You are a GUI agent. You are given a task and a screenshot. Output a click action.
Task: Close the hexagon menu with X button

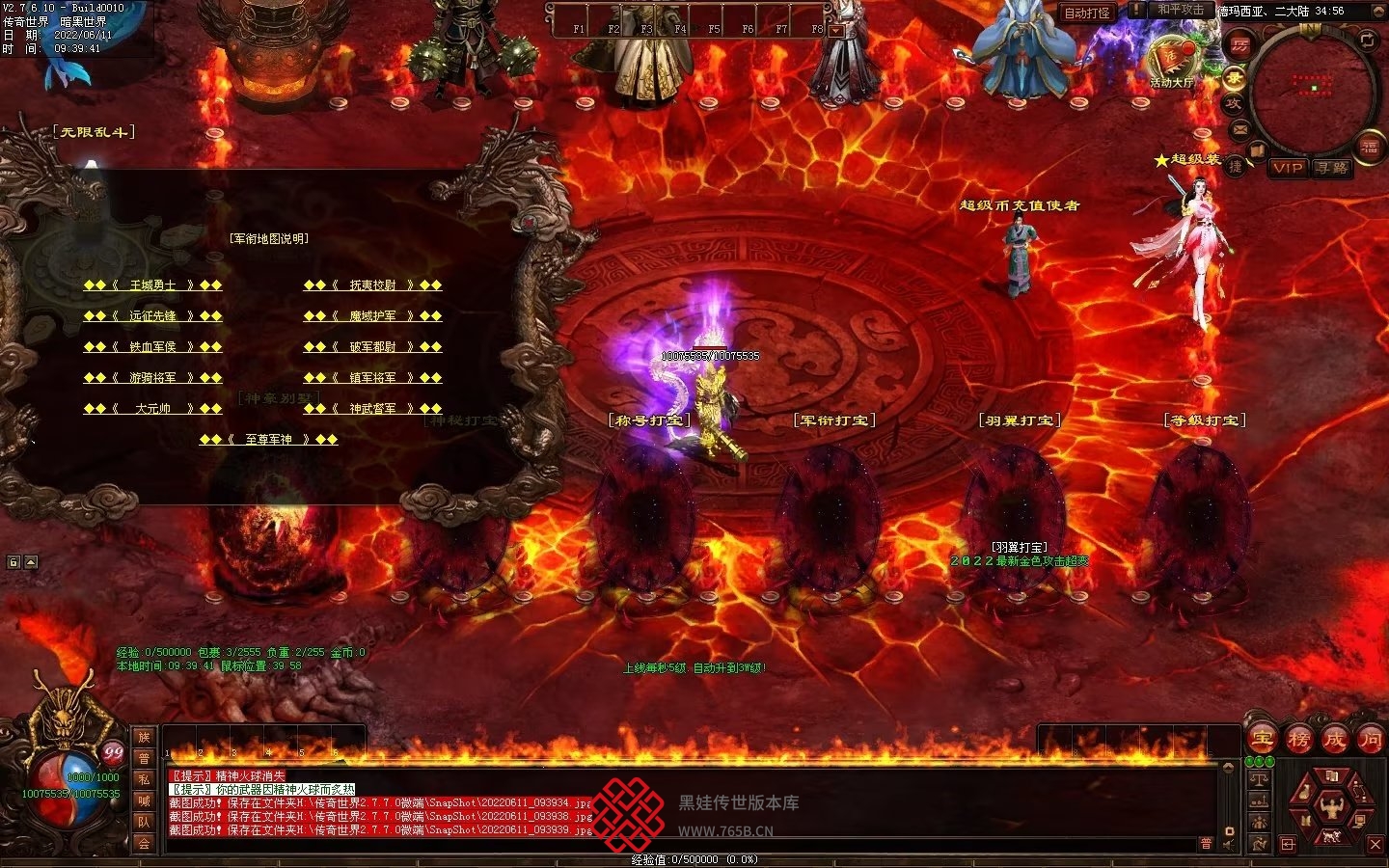(x=1375, y=844)
